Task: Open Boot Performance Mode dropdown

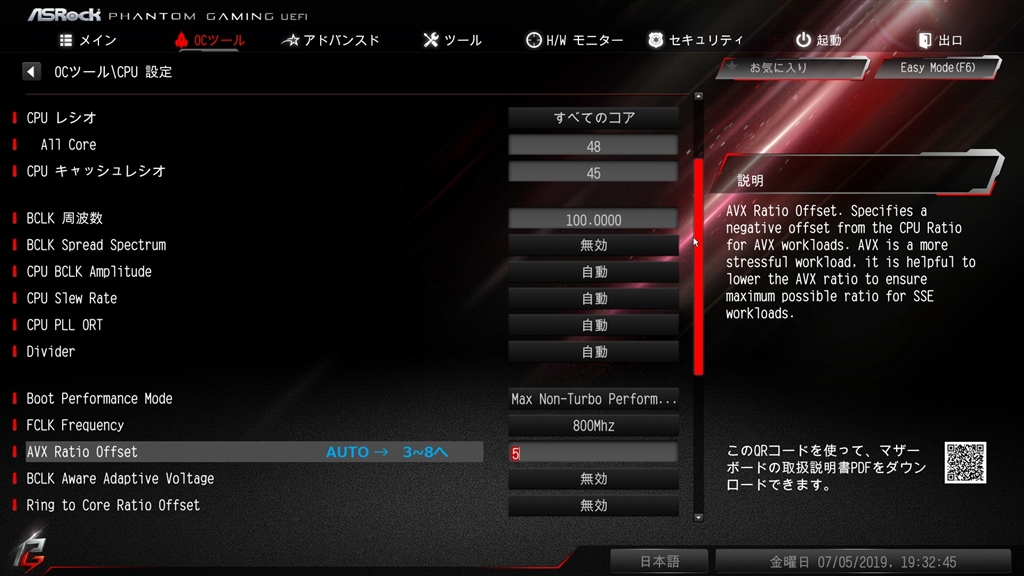Action: [x=594, y=399]
